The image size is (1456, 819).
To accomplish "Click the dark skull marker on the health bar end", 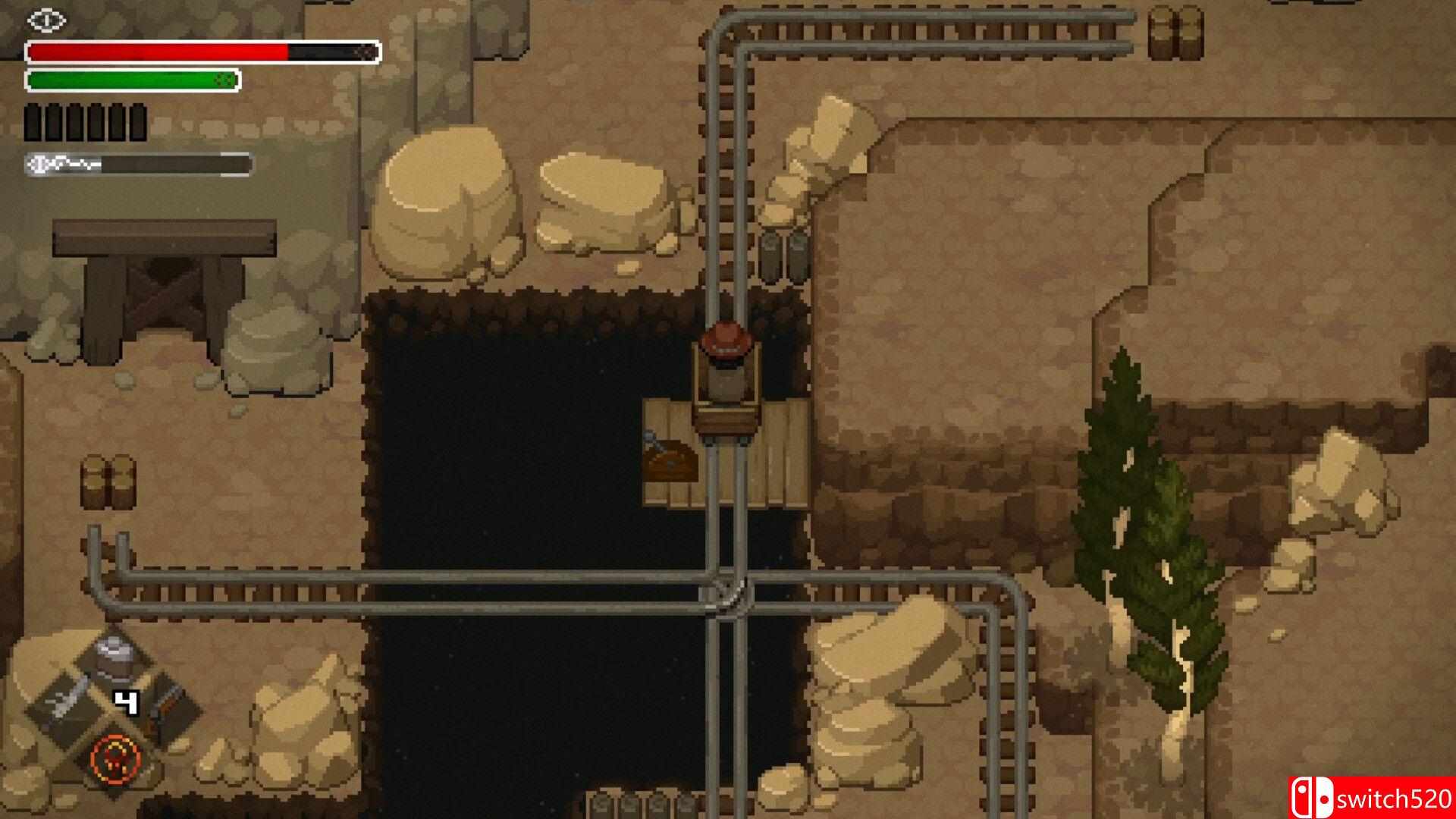I will click(x=365, y=52).
